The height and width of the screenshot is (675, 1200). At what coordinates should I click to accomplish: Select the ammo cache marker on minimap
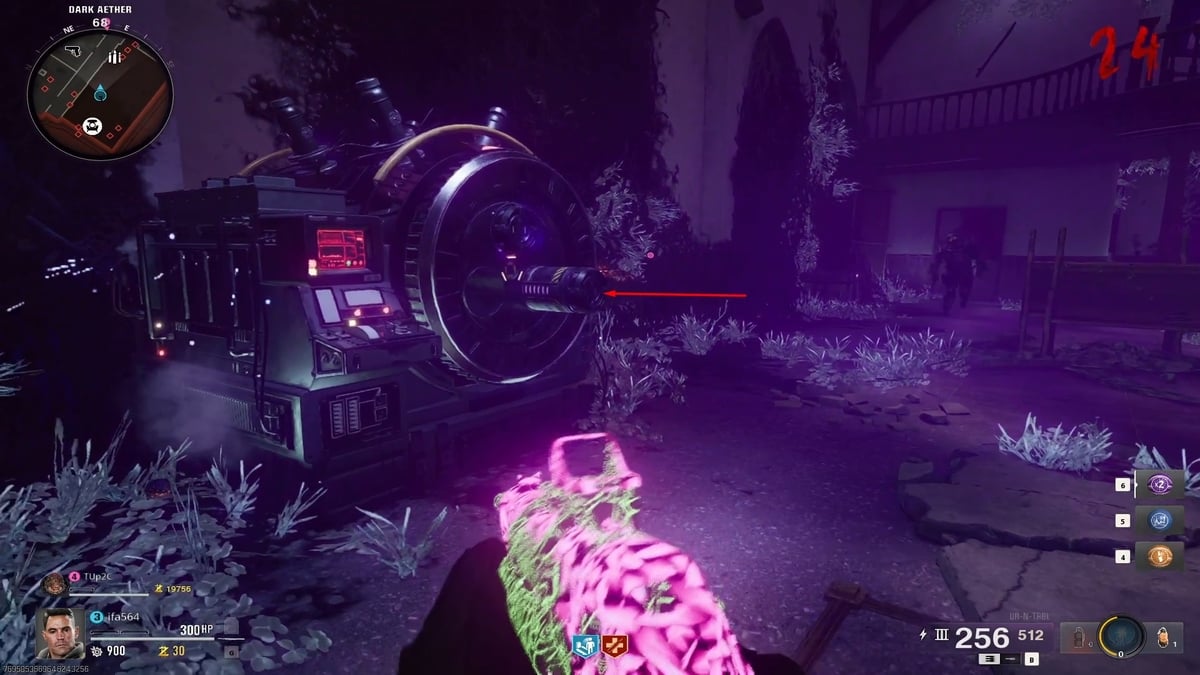pyautogui.click(x=115, y=58)
